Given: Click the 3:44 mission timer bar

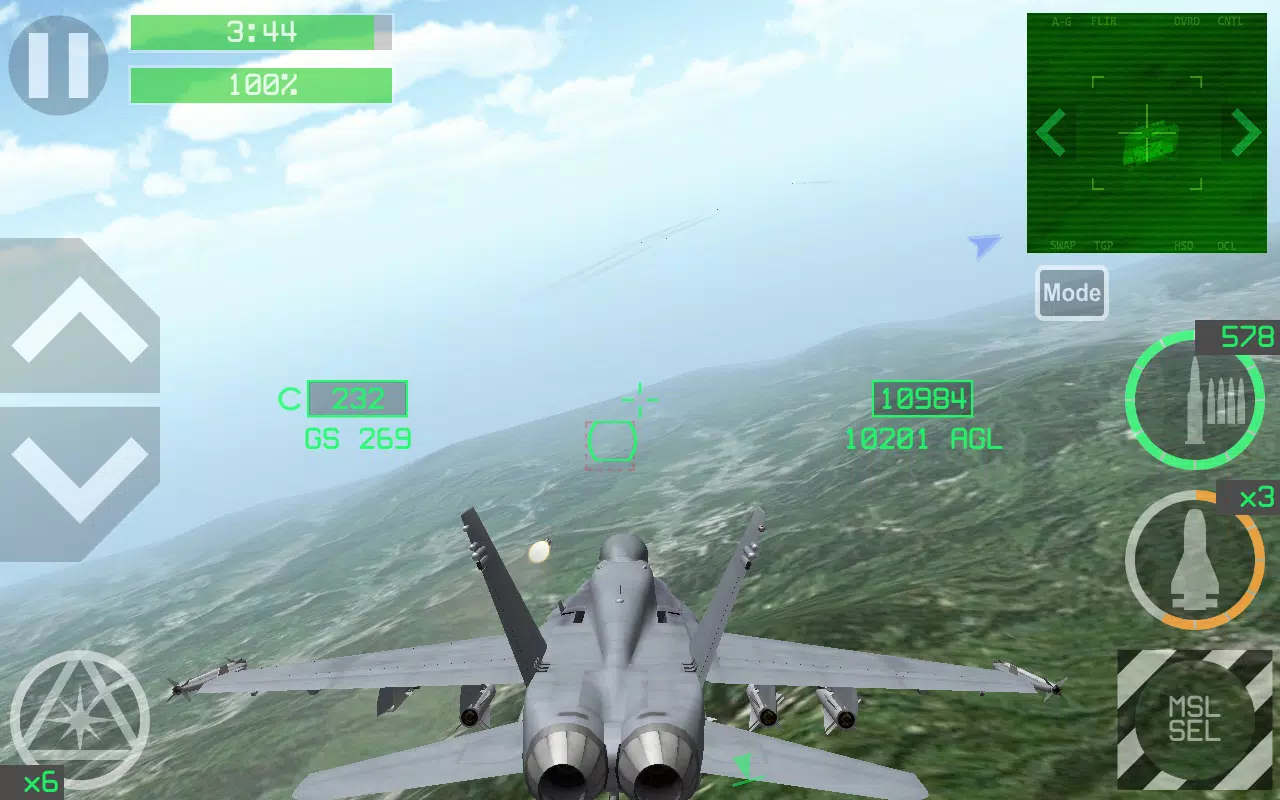Looking at the screenshot, I should coord(260,32).
